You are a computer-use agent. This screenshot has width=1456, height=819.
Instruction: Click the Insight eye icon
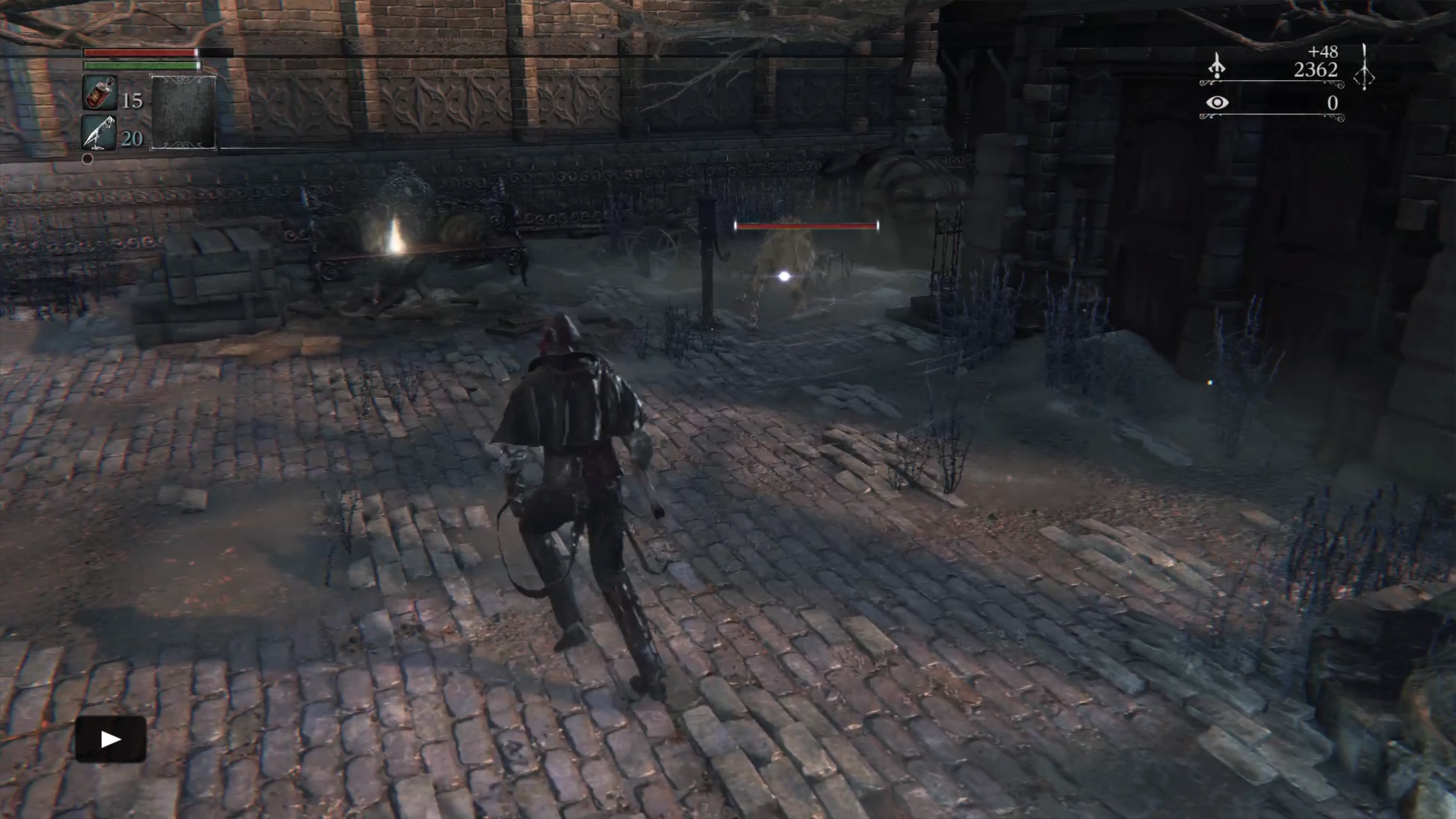[x=1216, y=103]
